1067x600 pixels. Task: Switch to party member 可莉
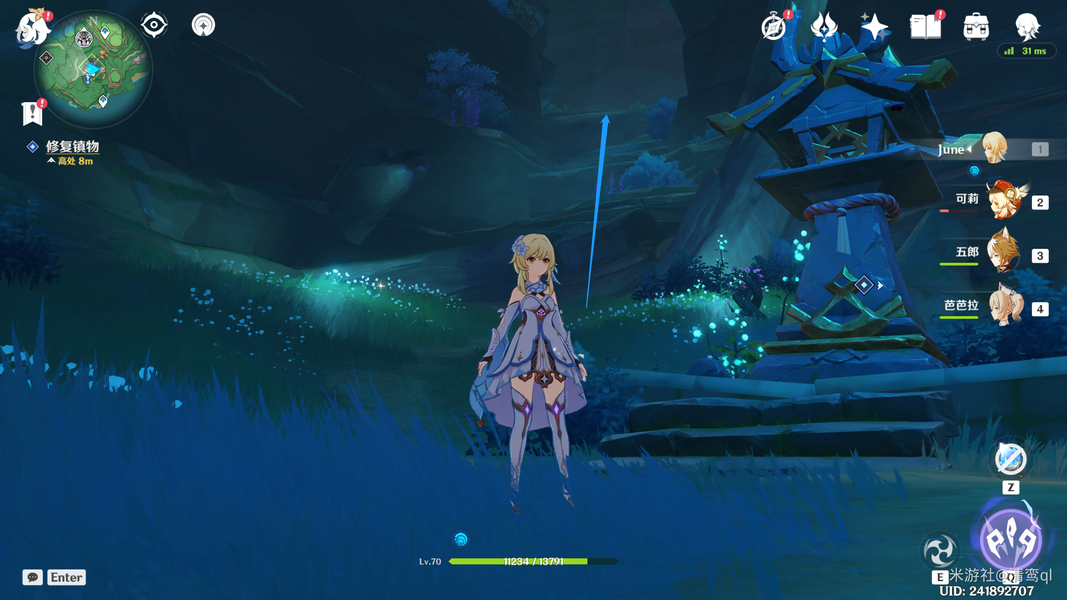click(x=1004, y=201)
